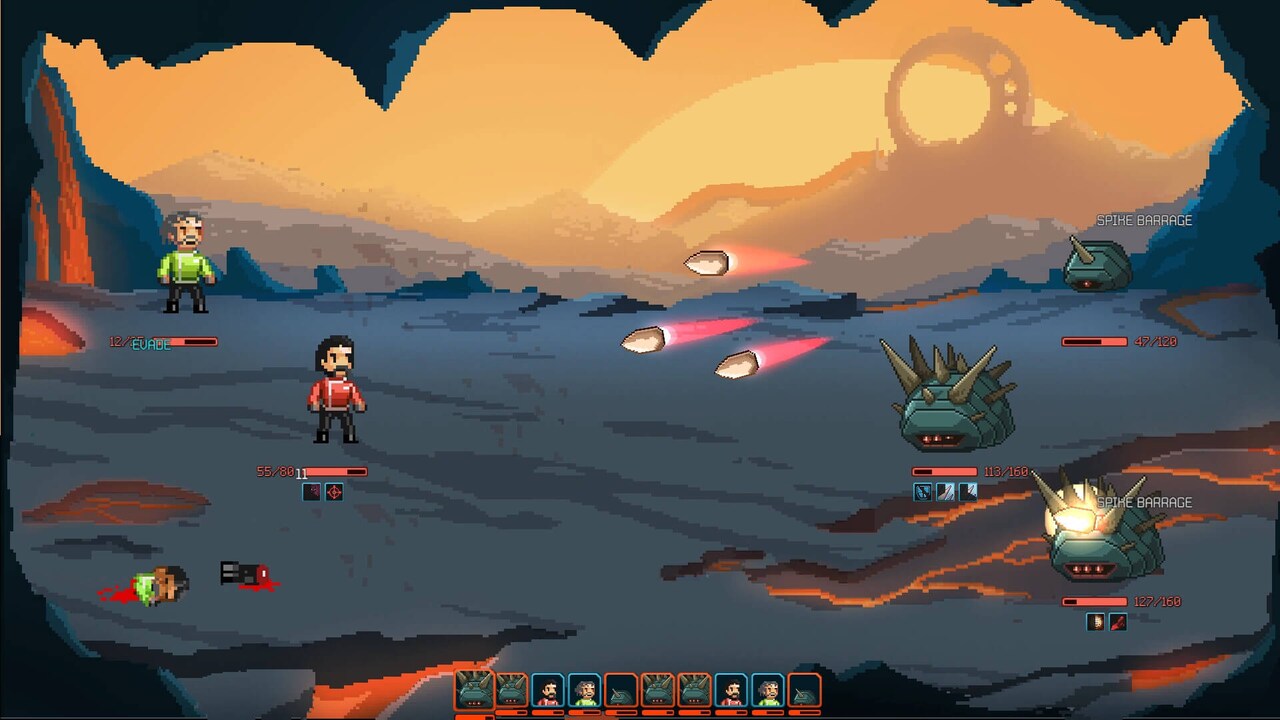
Task: Inspect the claw debuff icon under the 113/160 enemy
Action: tap(922, 491)
